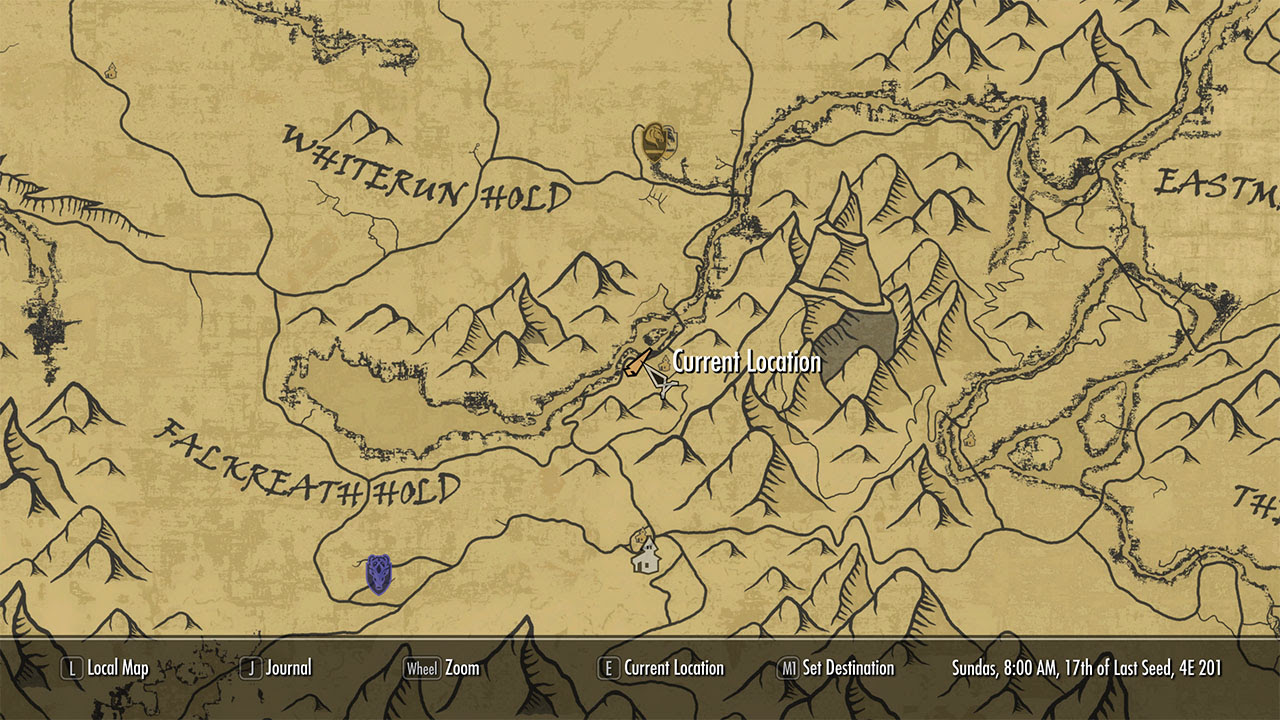The width and height of the screenshot is (1280, 720).
Task: Click the small shield marker beside Whiterun
Action: pyautogui.click(x=670, y=140)
